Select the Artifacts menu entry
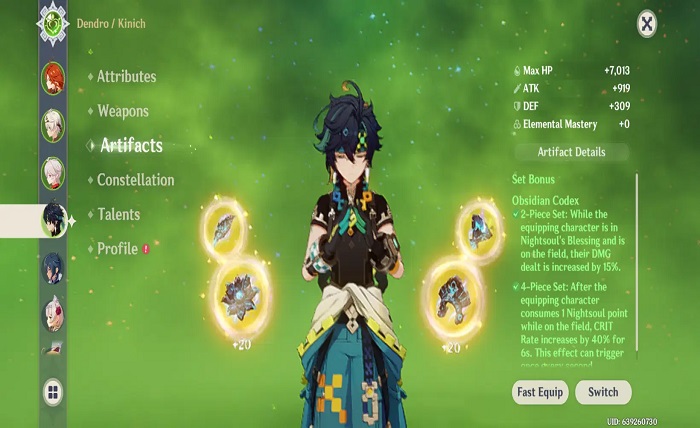The width and height of the screenshot is (700, 428). [x=131, y=146]
